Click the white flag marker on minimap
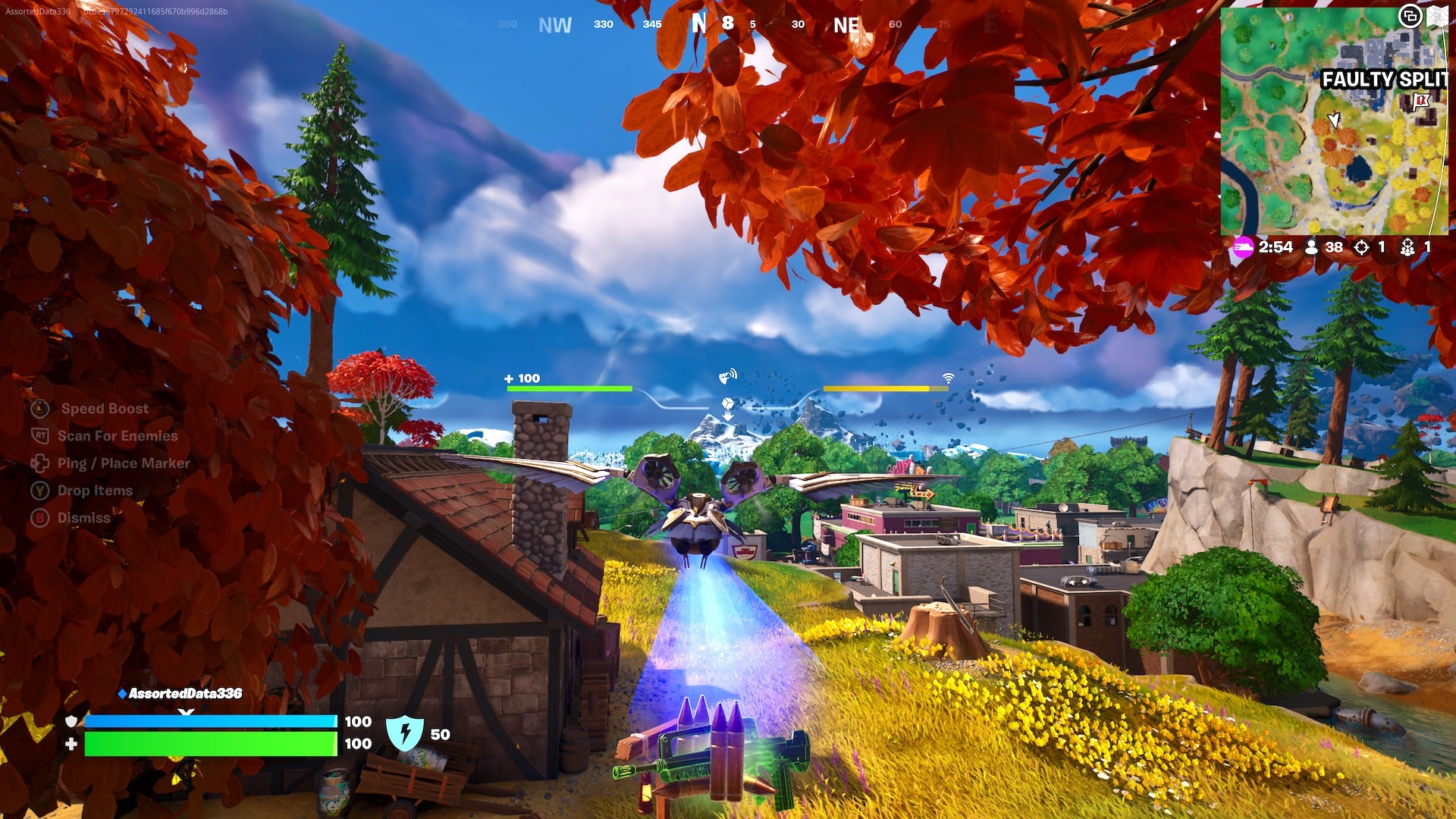Screen dimensions: 1456x819 1420,99
